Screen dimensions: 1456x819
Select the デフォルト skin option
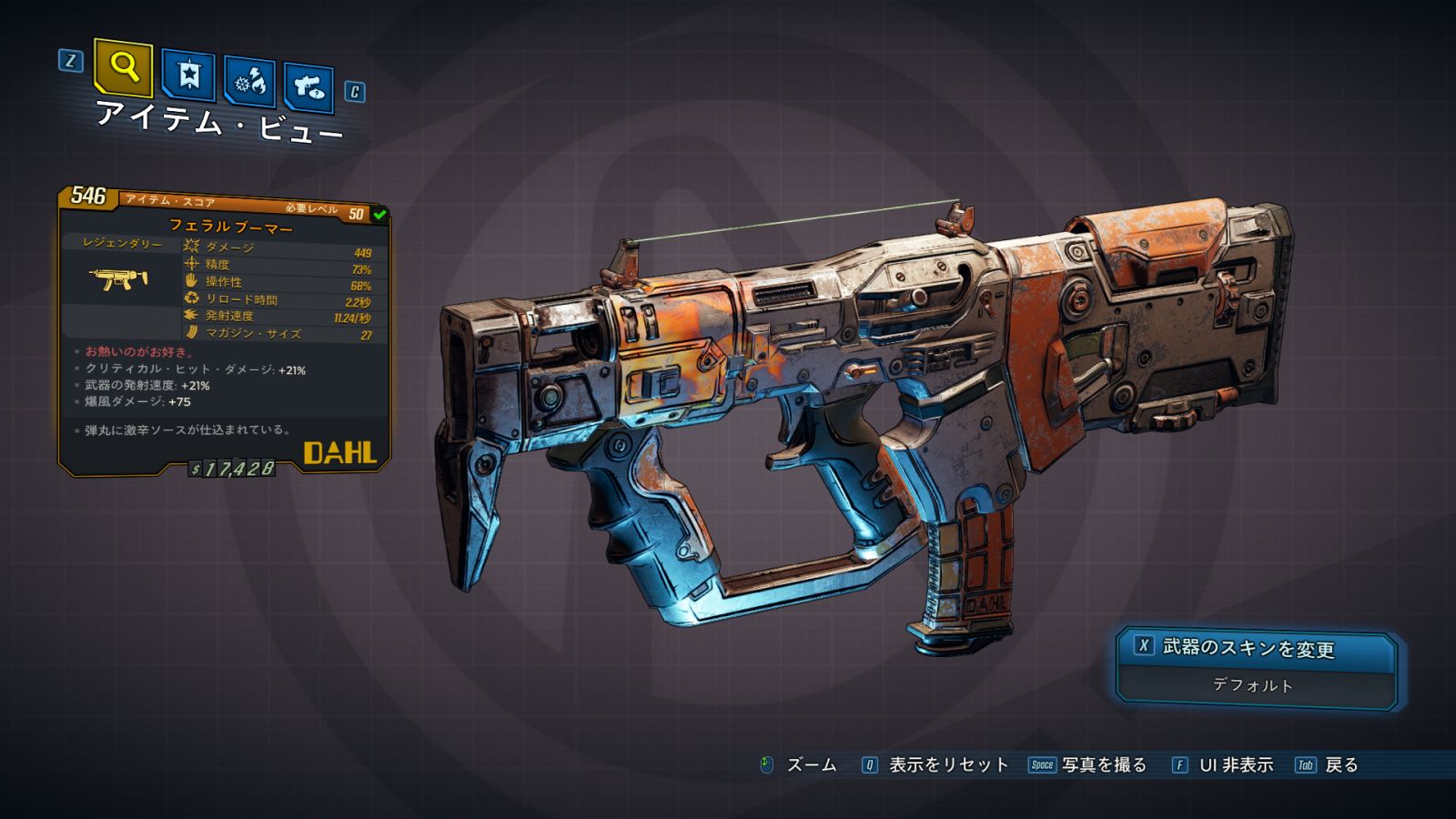tap(1254, 685)
